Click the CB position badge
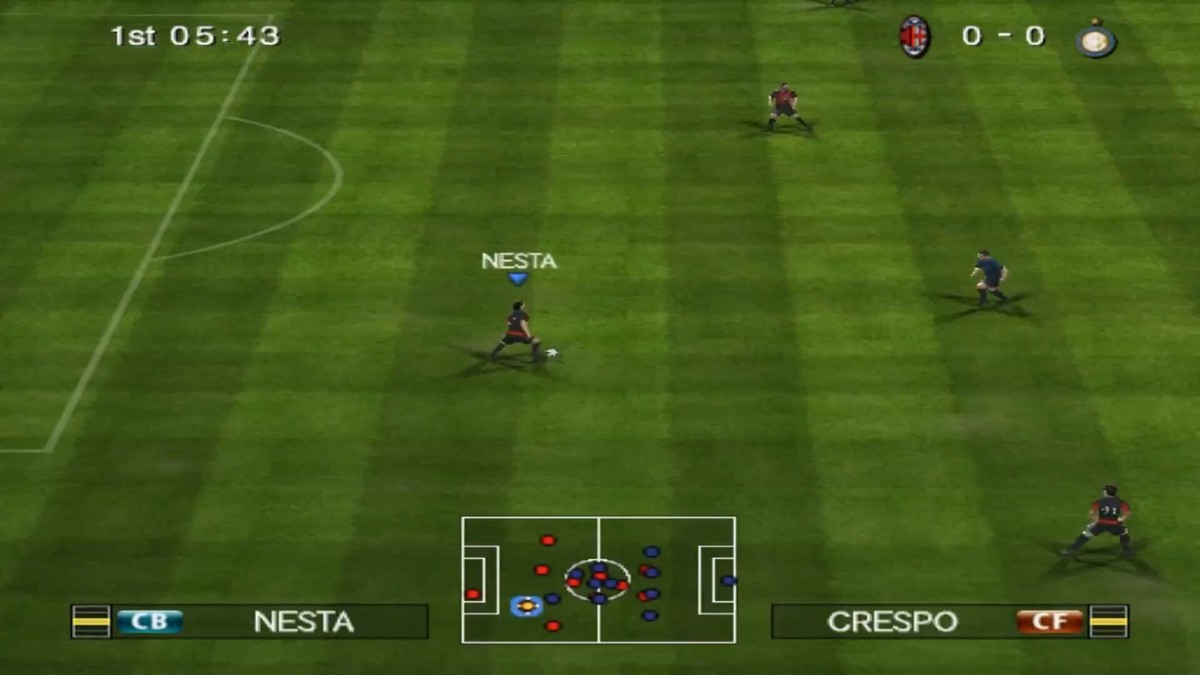 click(149, 622)
